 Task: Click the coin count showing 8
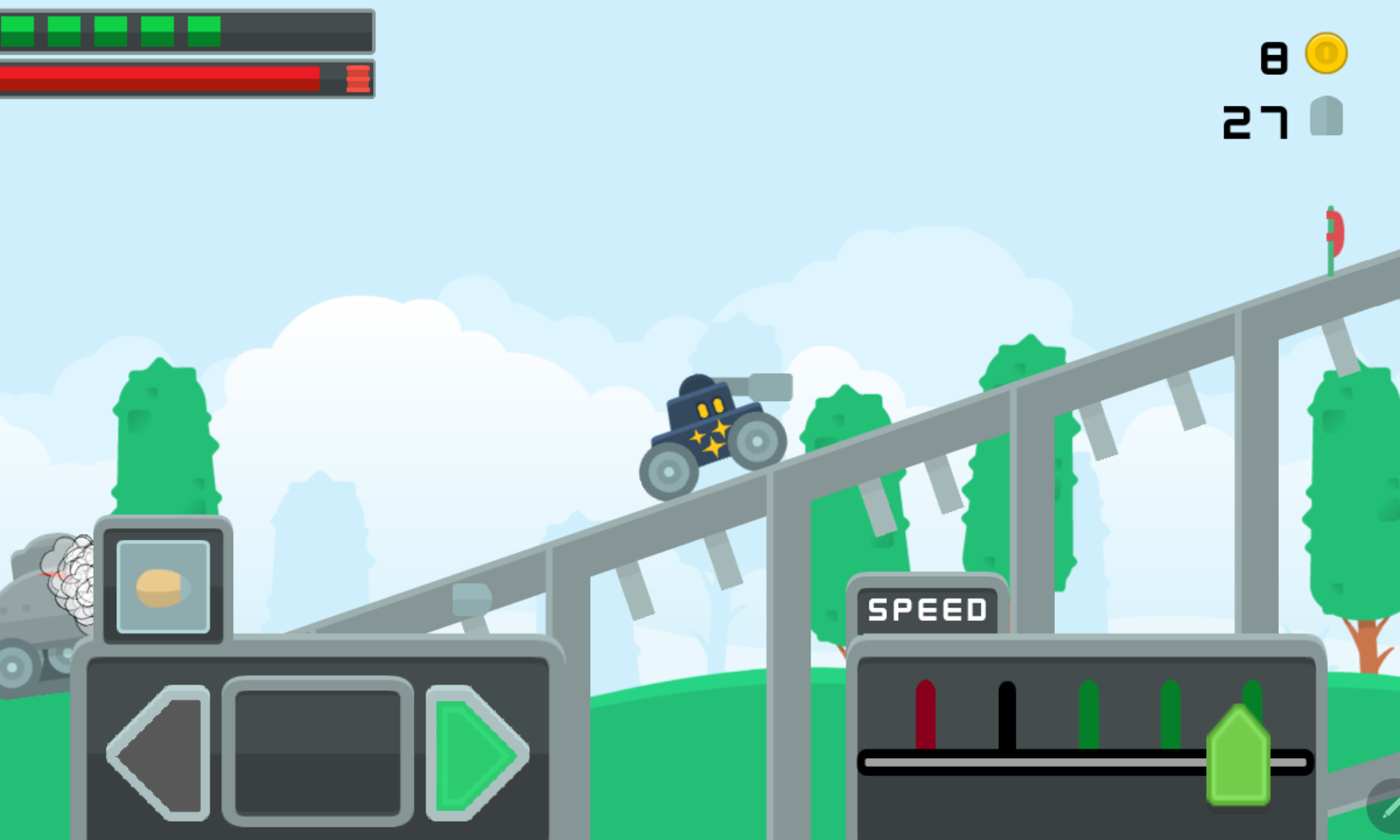pyautogui.click(x=1274, y=59)
